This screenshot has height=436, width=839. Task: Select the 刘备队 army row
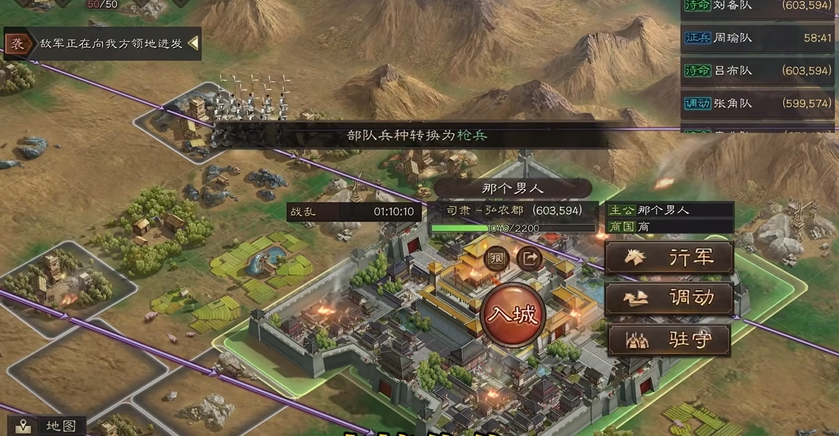pyautogui.click(x=758, y=9)
